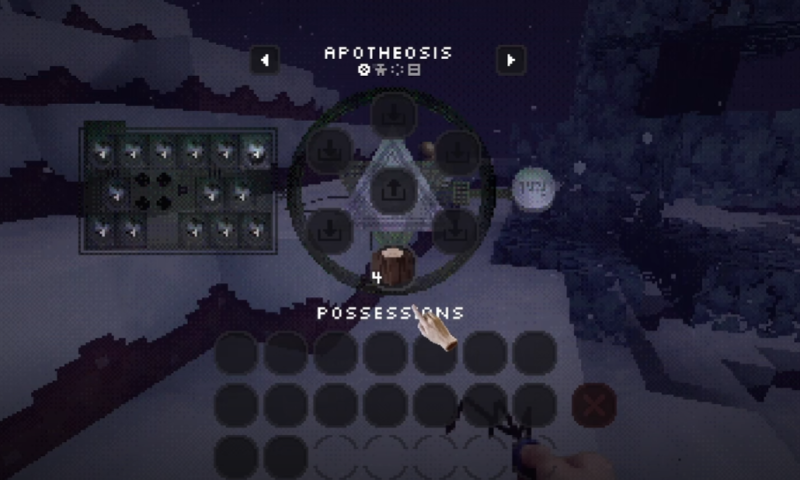Screen dimensions: 800x480
Task: Go to the next crafting page arrow
Action: tap(511, 60)
